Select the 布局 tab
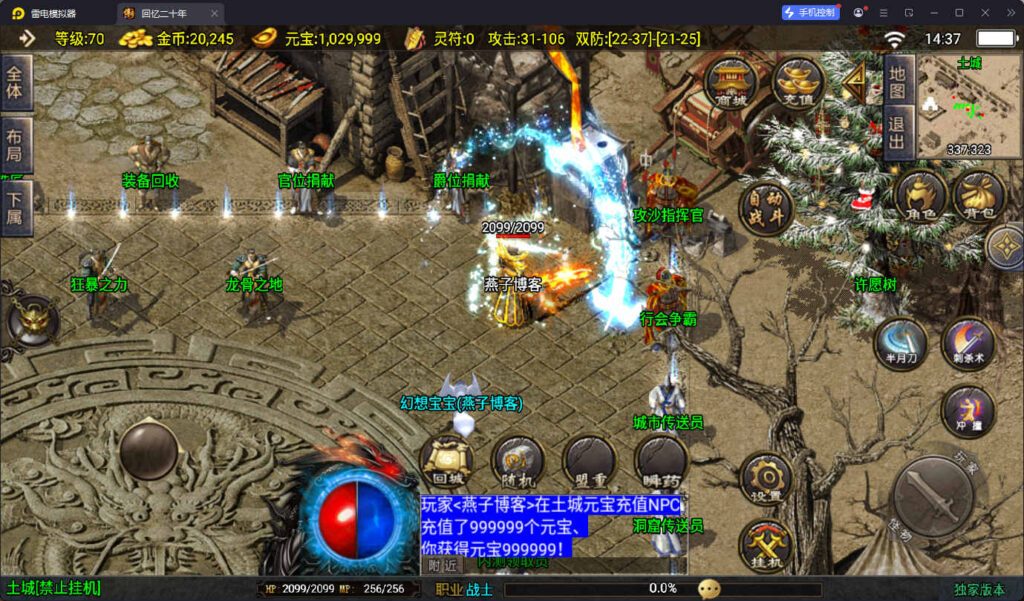The image size is (1024, 601). point(16,146)
